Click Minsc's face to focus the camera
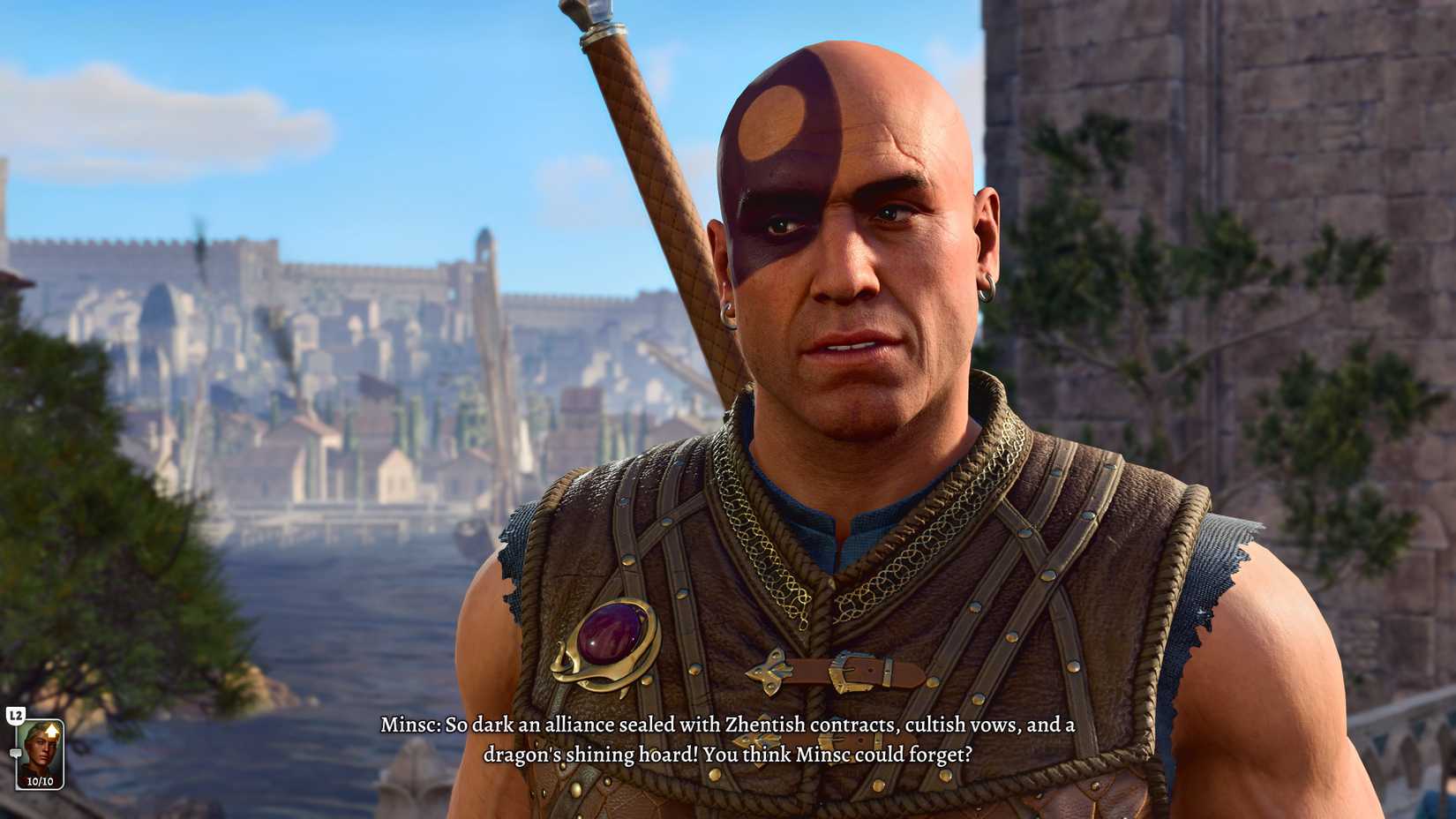The height and width of the screenshot is (819, 1456). 847,265
